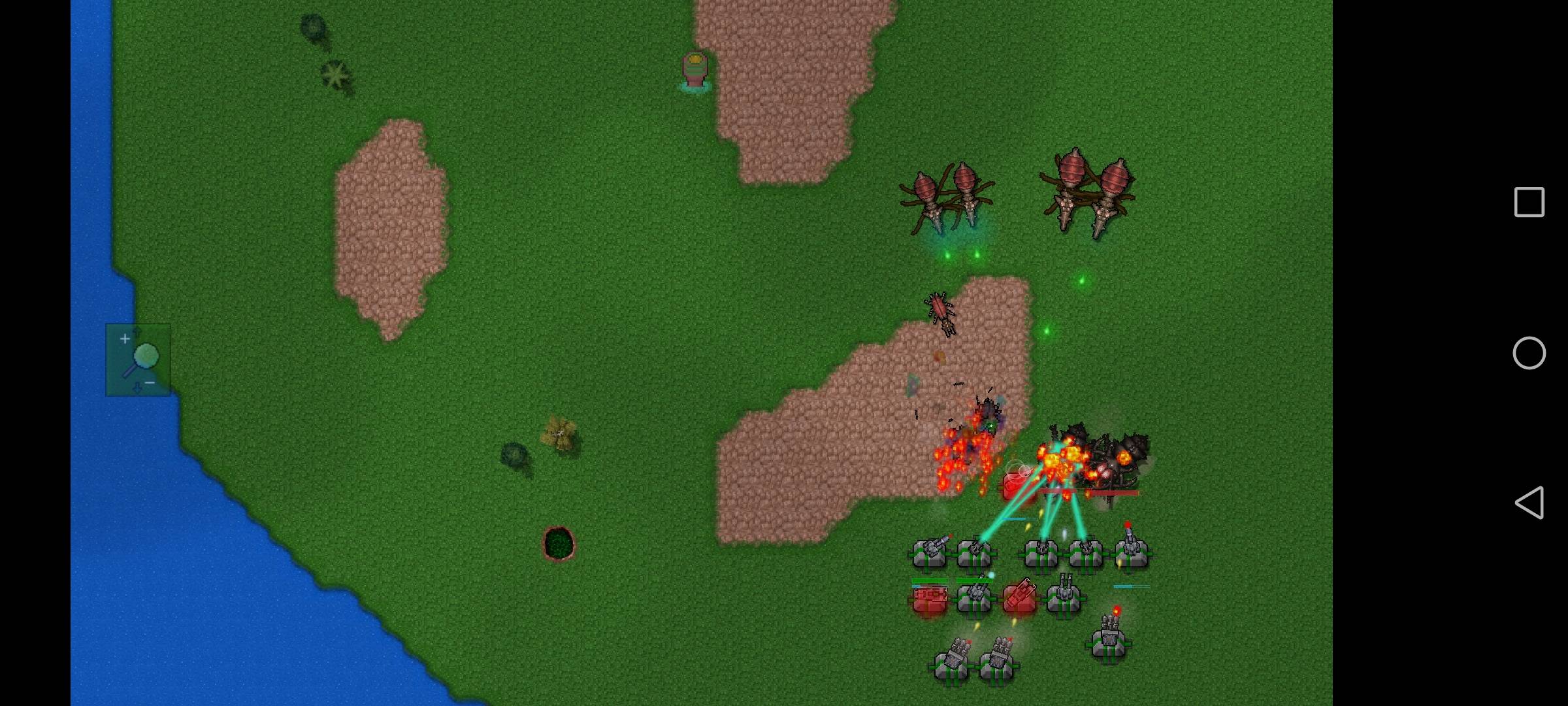The width and height of the screenshot is (1568, 706).
Task: Tap the magnifying glass zoom control
Action: pos(139,360)
